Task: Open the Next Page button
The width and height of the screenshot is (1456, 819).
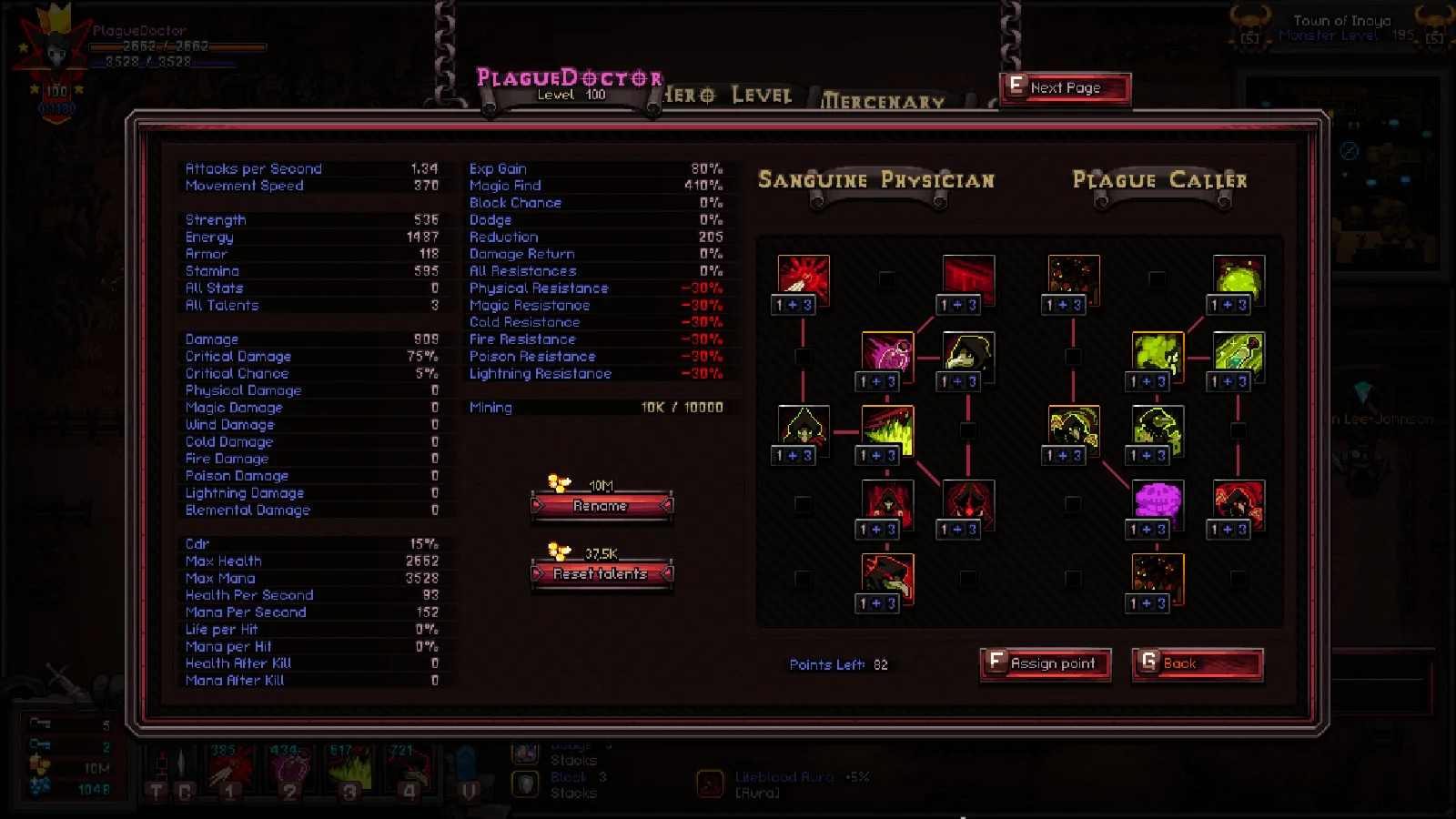Action: pos(1065,88)
